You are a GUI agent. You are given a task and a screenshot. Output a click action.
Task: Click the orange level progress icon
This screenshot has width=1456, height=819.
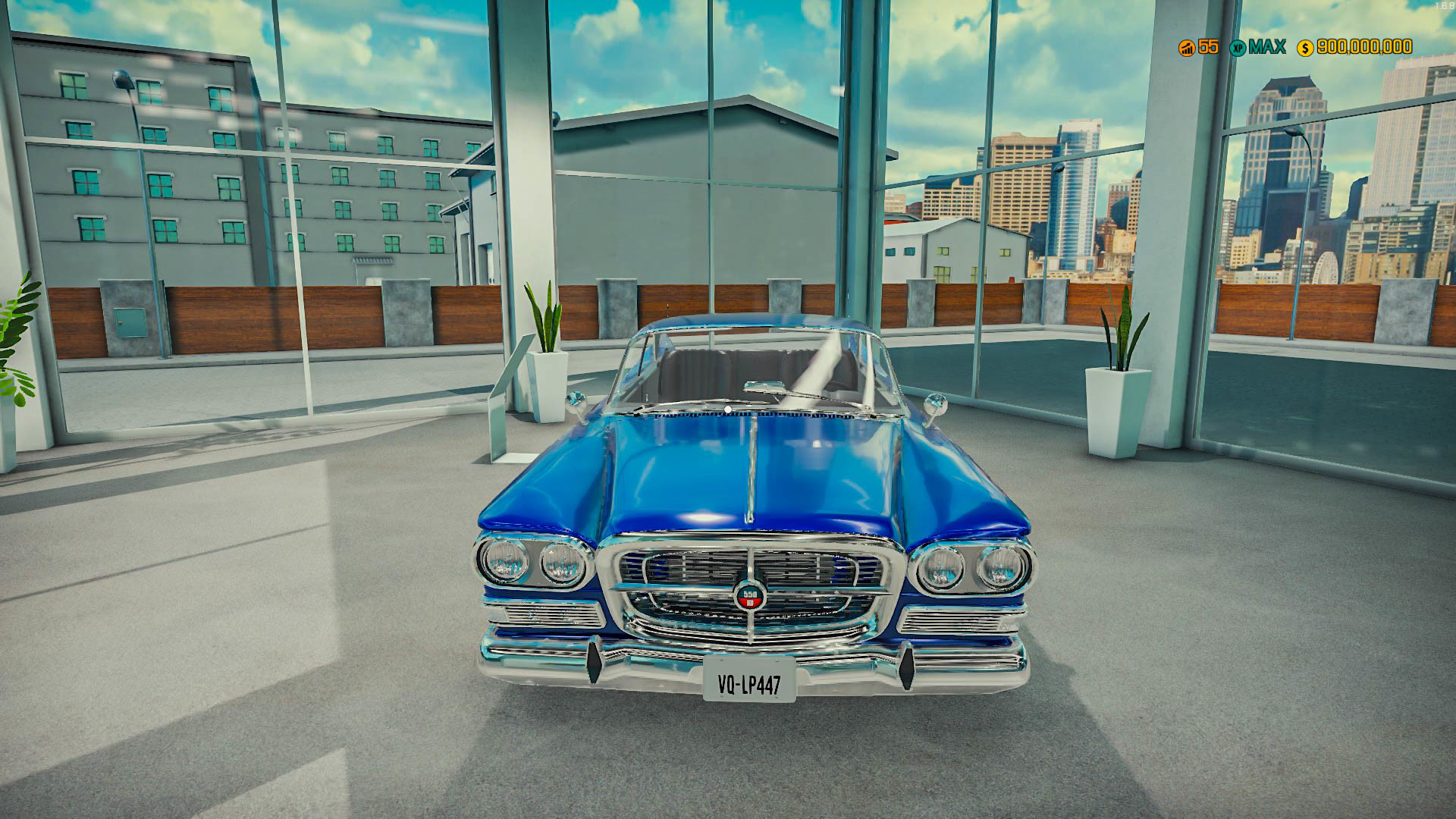coord(1187,48)
